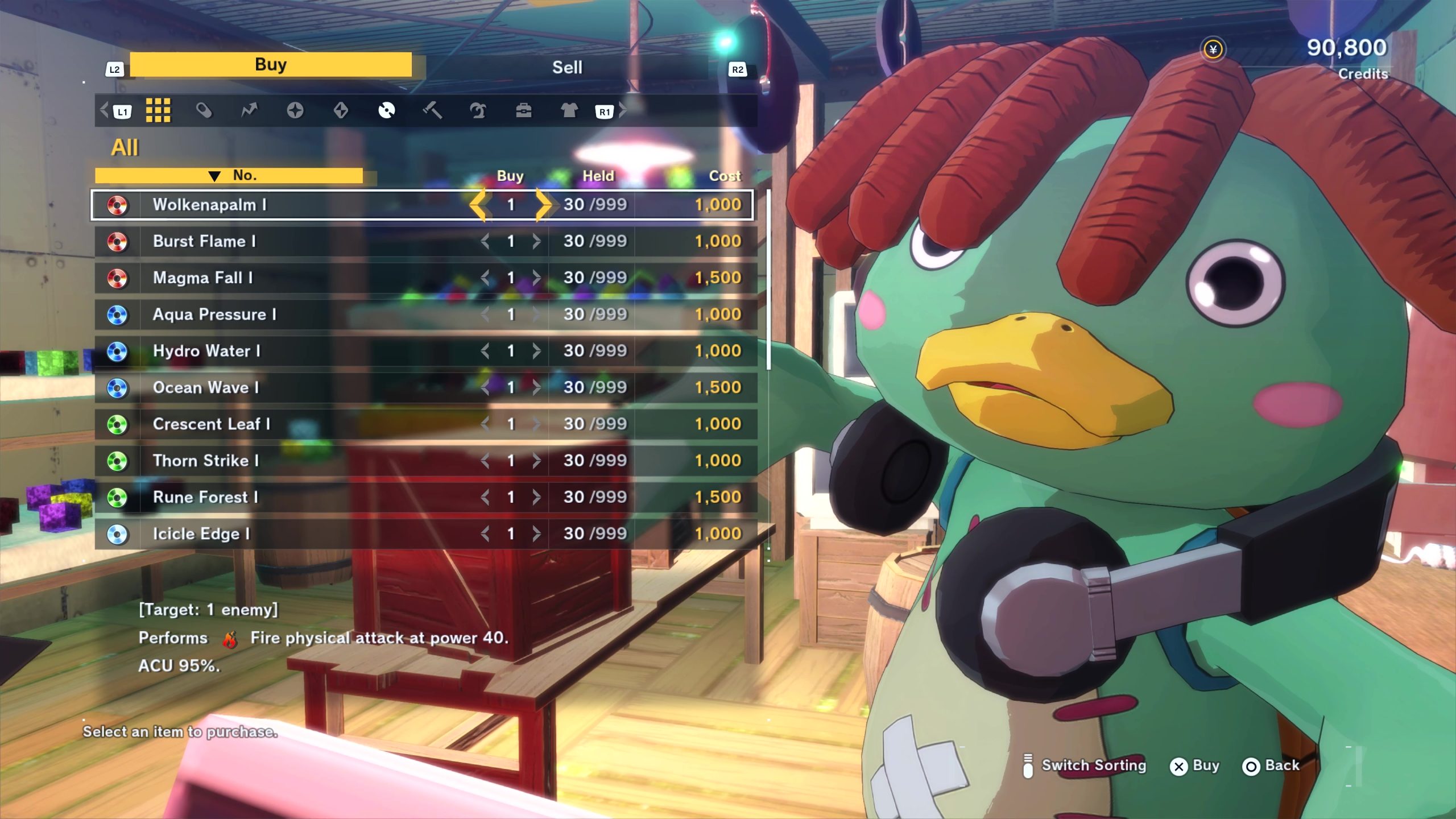This screenshot has height=819, width=1456.
Task: Select Rune Forest I in the list
Action: pos(284,497)
